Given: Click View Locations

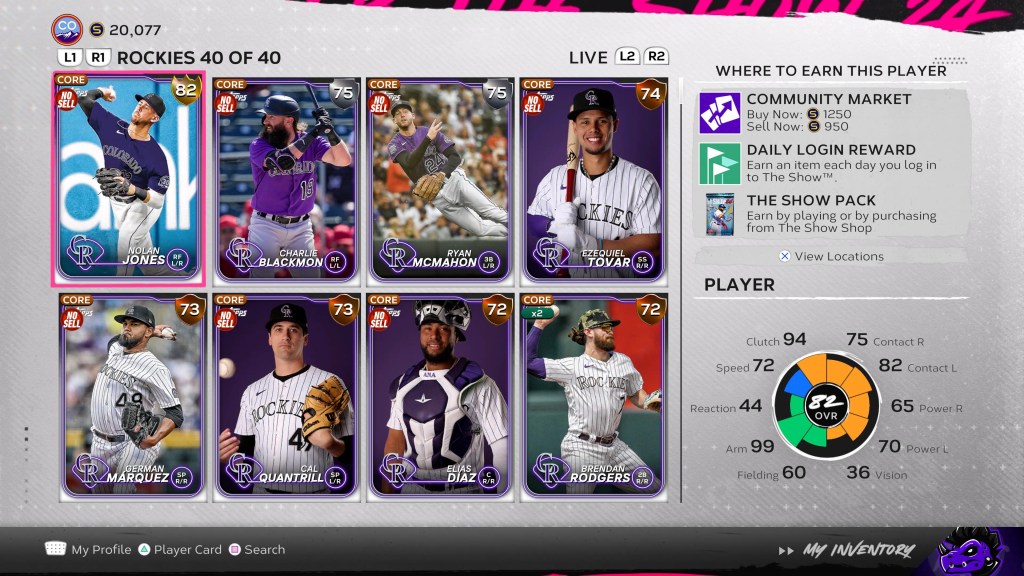Looking at the screenshot, I should 831,256.
